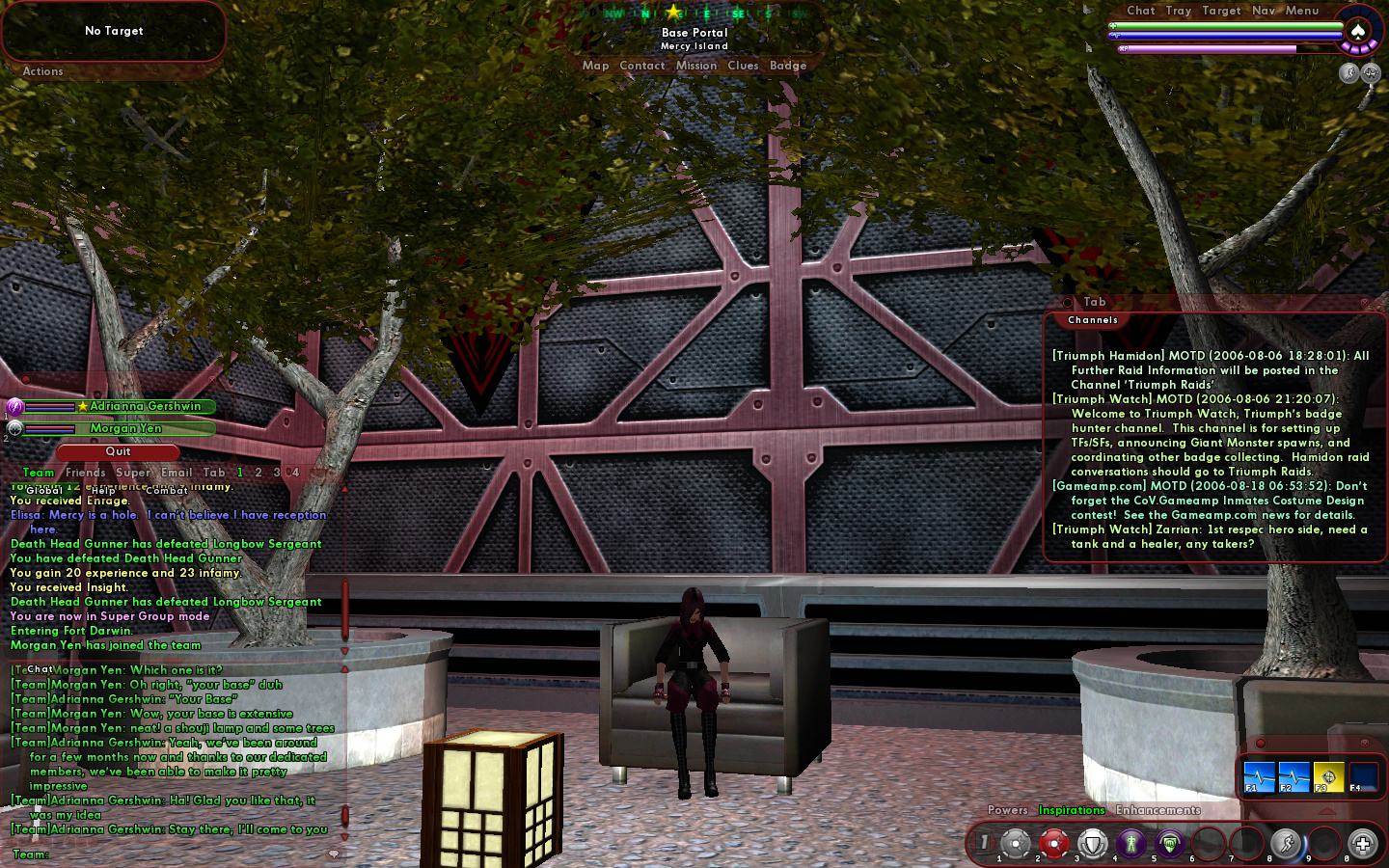
Task: Open the Badge window
Action: 787,66
